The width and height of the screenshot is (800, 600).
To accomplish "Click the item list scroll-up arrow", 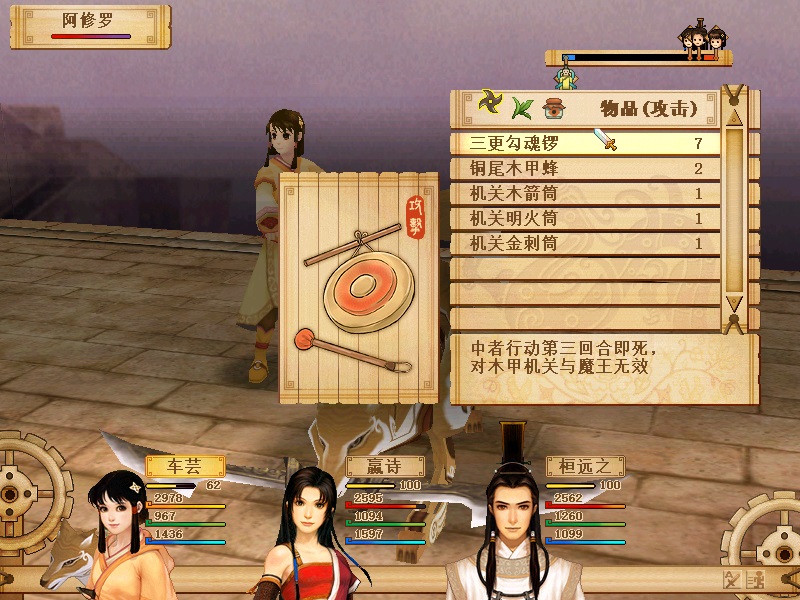I will pos(734,112).
